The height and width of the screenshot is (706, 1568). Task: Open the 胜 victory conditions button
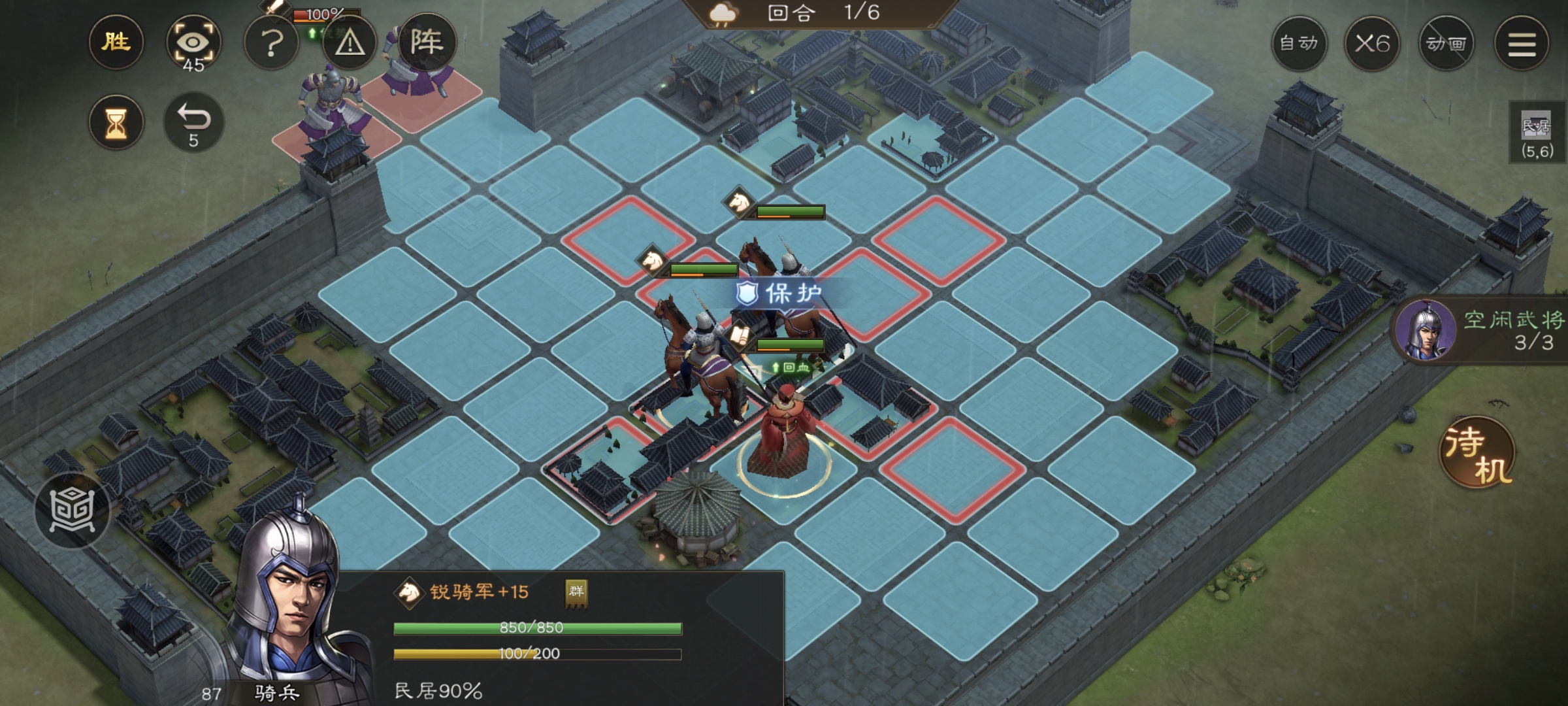click(116, 43)
